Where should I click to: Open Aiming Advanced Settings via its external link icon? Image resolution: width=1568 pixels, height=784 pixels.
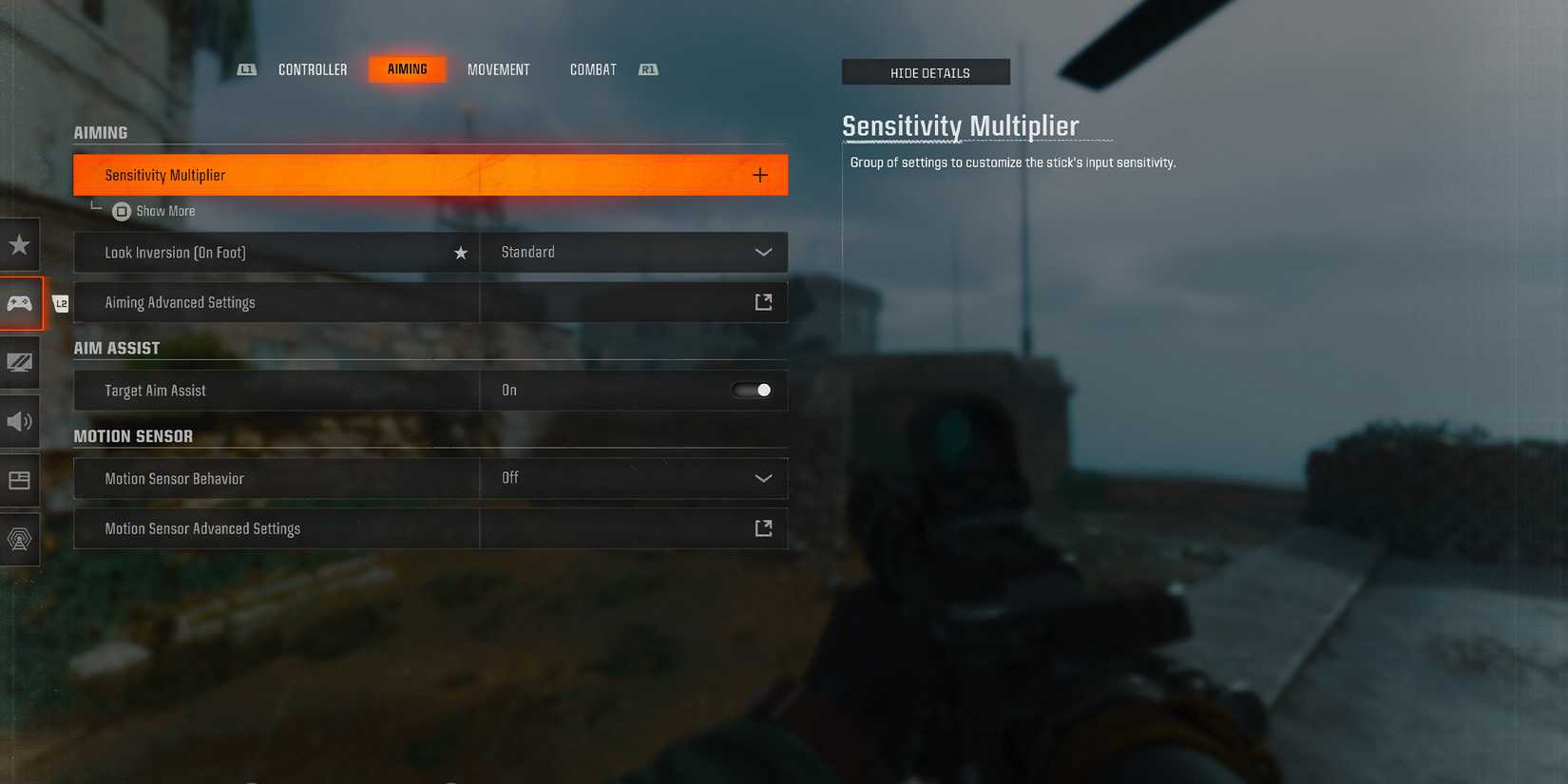tap(763, 301)
